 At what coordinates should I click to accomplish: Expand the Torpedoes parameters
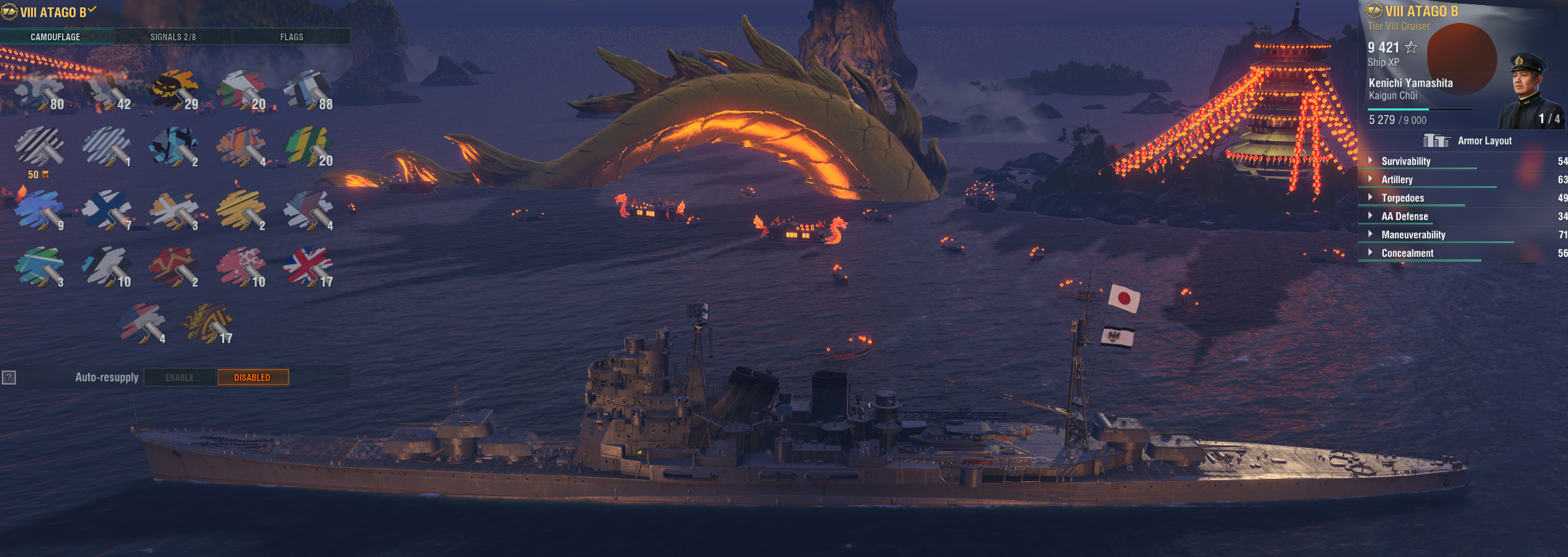coord(1402,198)
